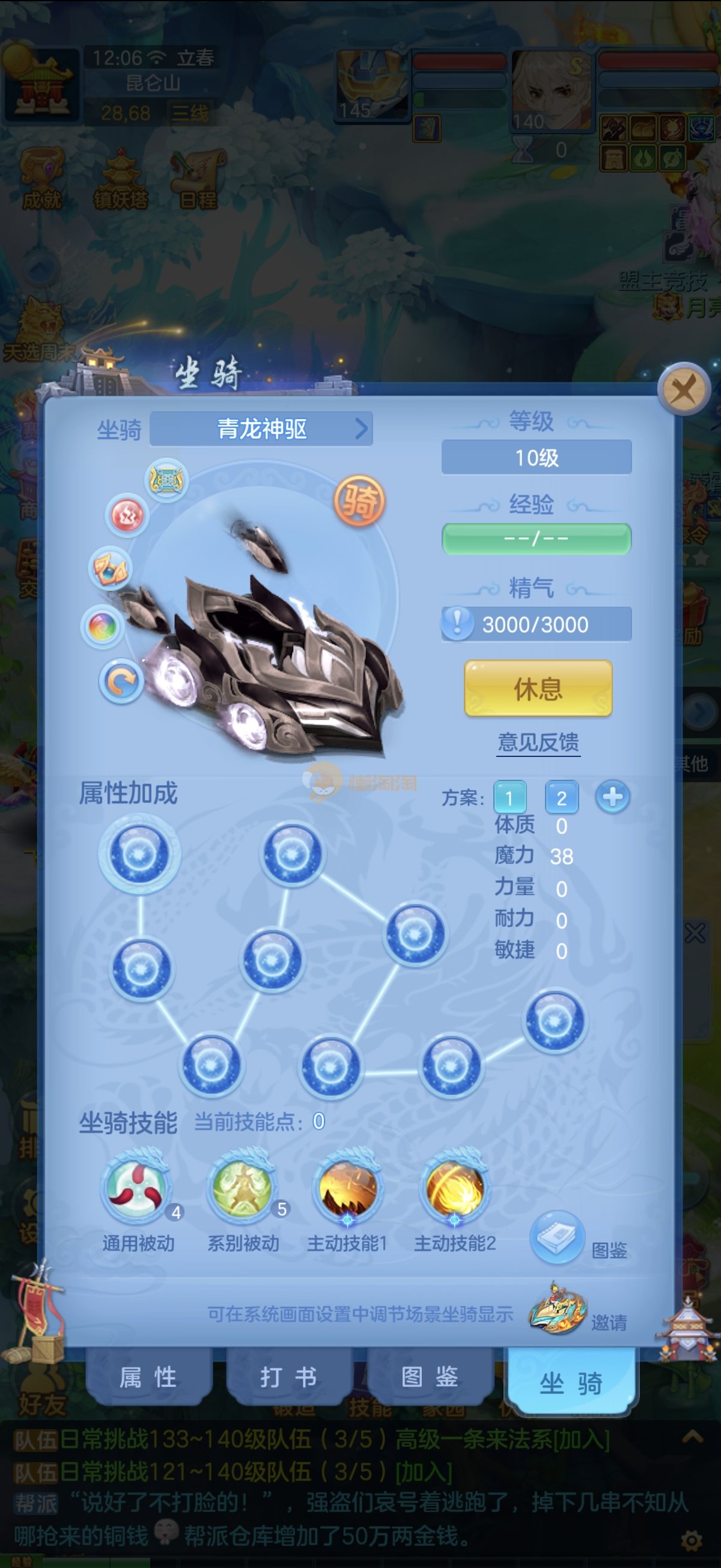Rotate the mount with the arrow icon
The image size is (721, 1568).
[x=121, y=681]
